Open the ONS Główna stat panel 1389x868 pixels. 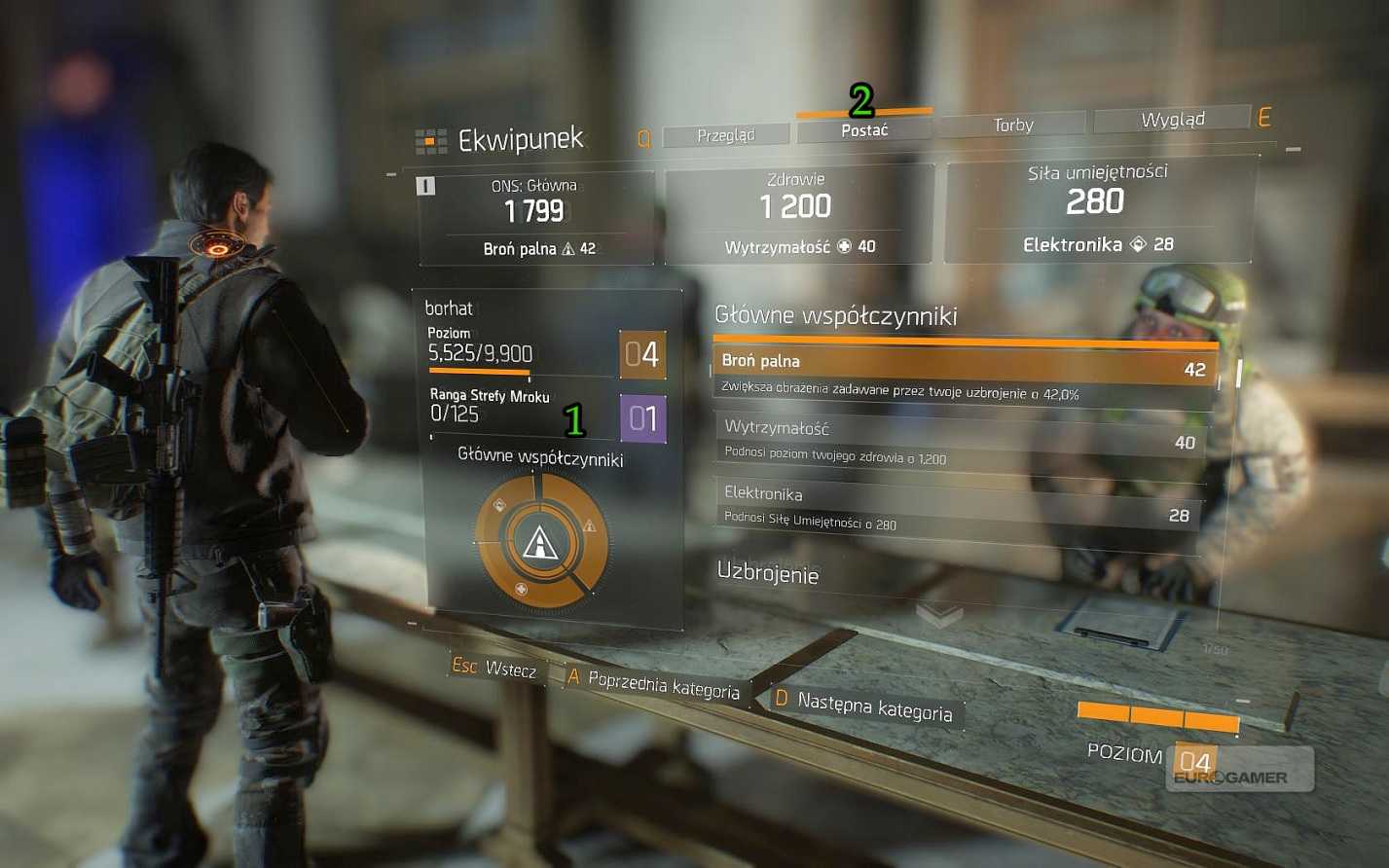[535, 216]
